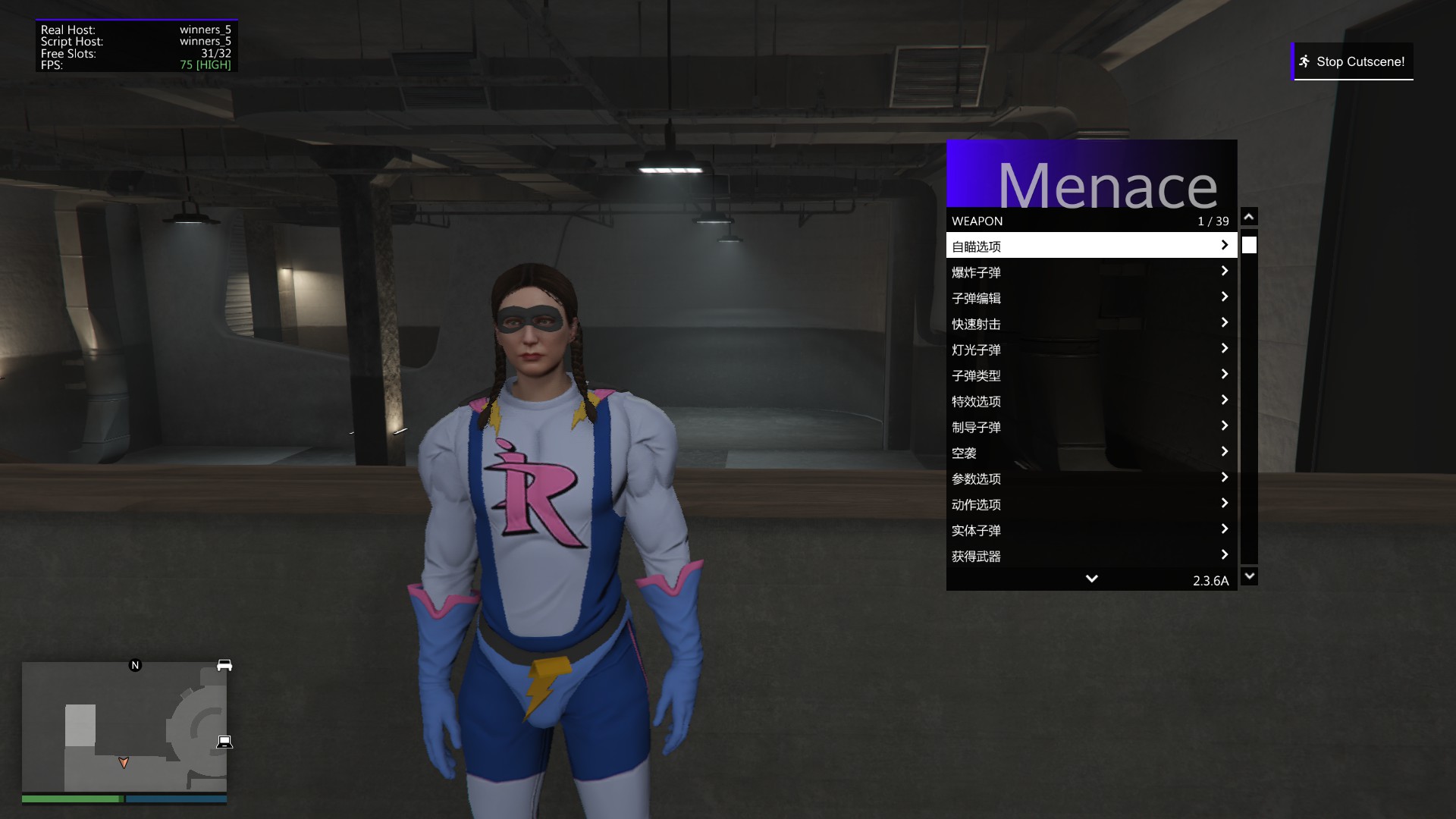Choose the 快速射击 entry
This screenshot has height=819, width=1456.
[x=1090, y=323]
